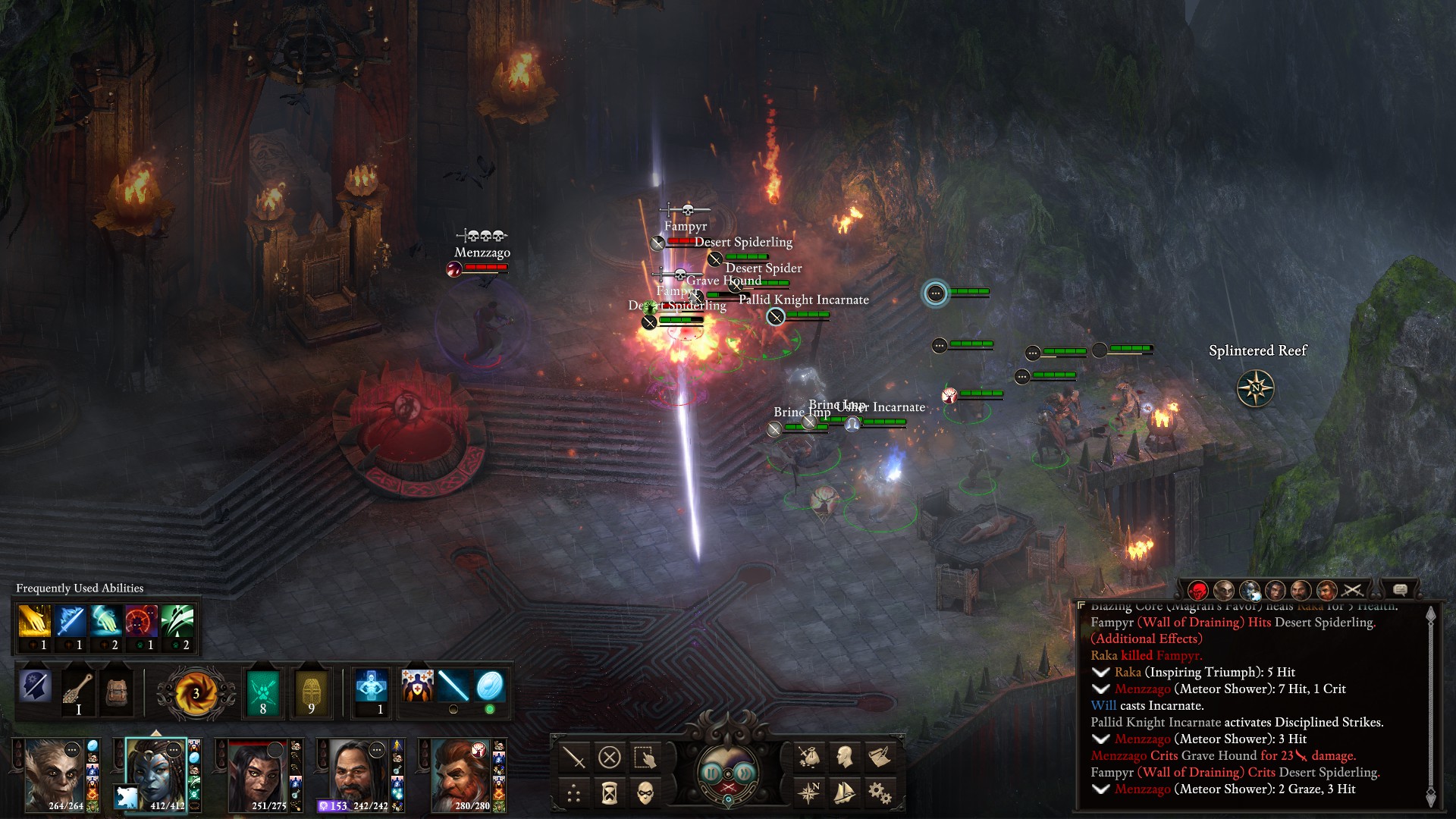Image resolution: width=1456 pixels, height=819 pixels.
Task: Open the fiery swirl ability orb
Action: click(x=196, y=692)
